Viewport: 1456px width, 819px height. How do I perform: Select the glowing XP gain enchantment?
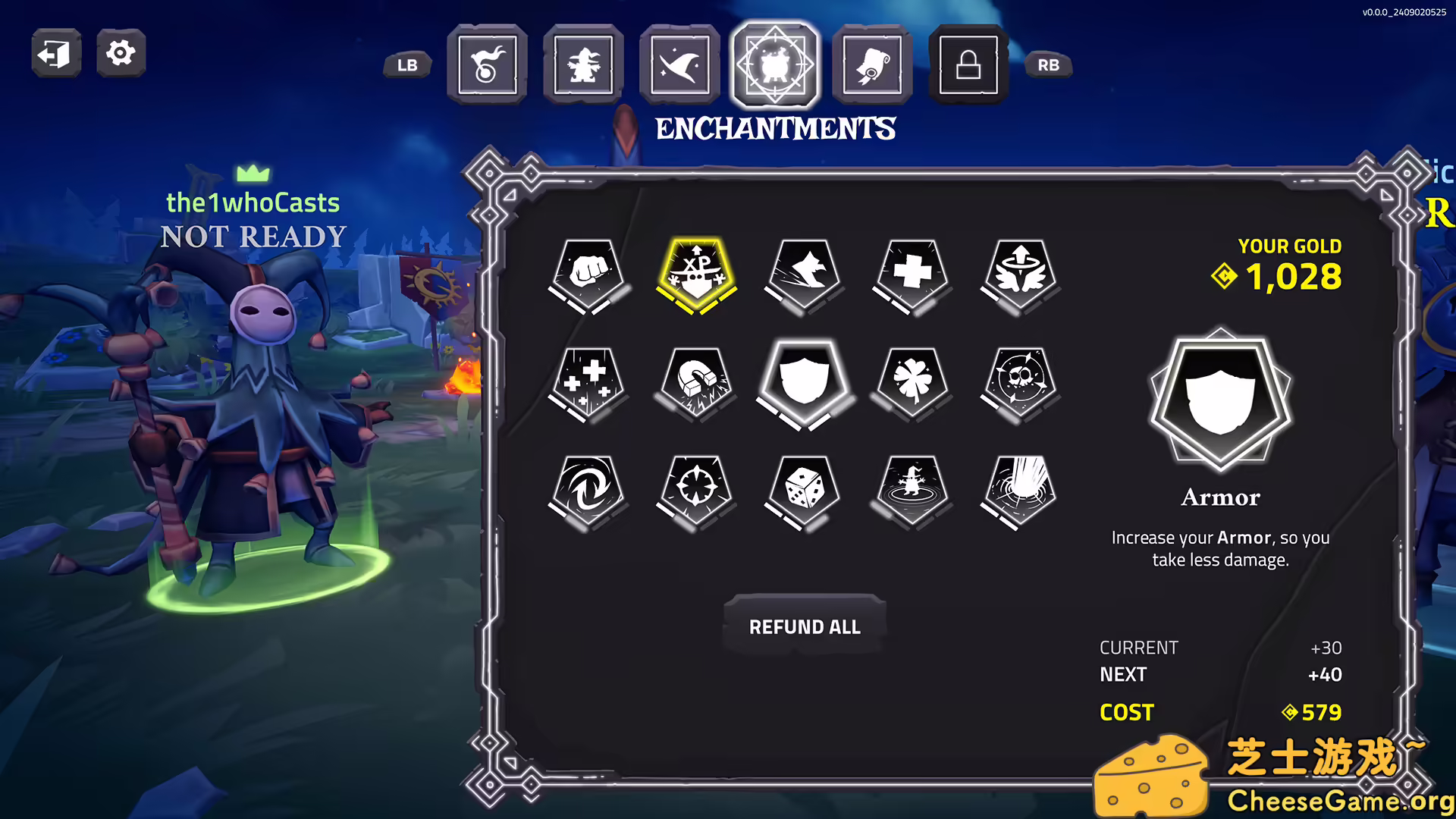pos(697,275)
